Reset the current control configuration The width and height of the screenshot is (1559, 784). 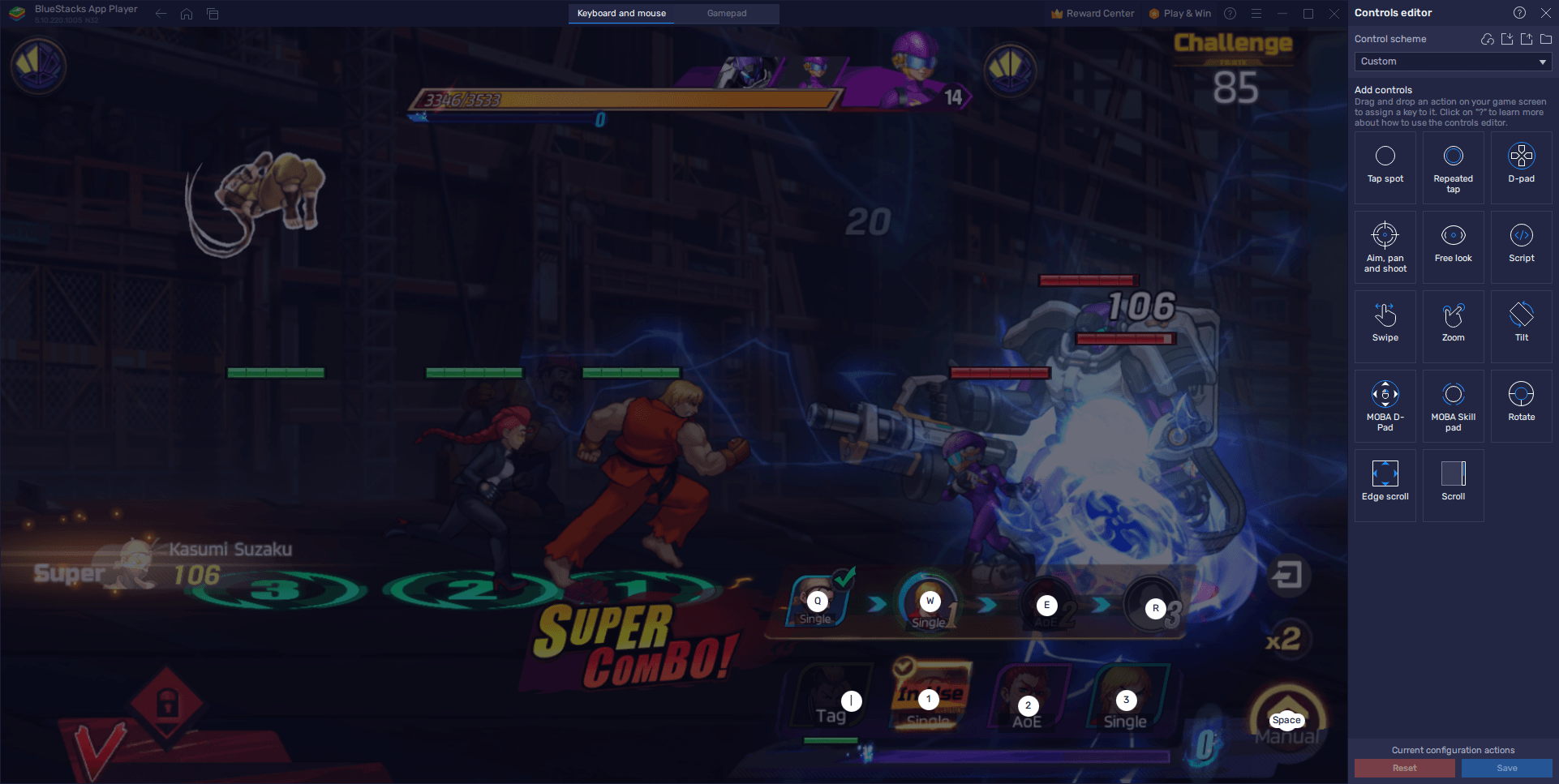pos(1404,768)
